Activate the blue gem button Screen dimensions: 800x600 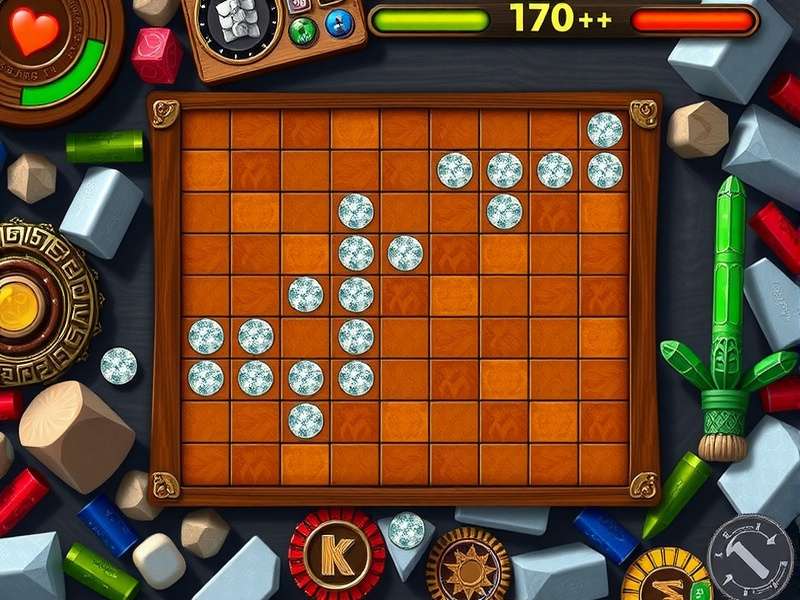339,22
